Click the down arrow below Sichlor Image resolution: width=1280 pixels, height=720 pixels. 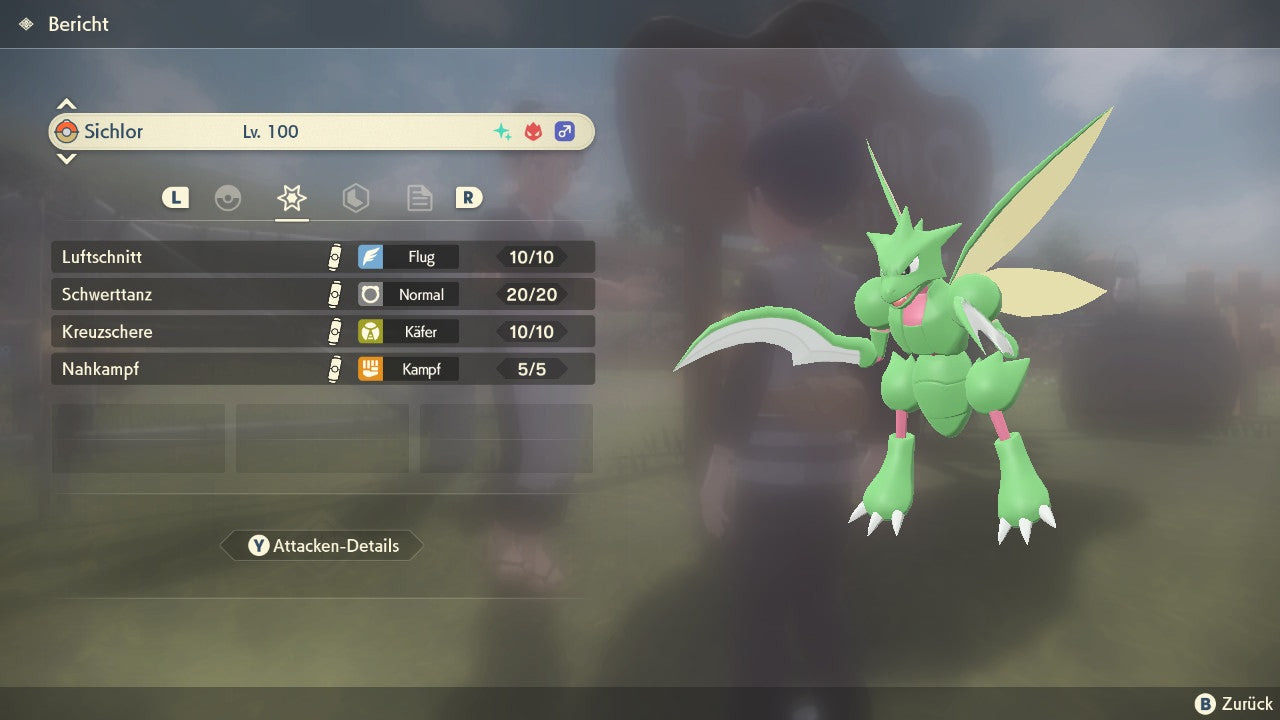pos(66,158)
